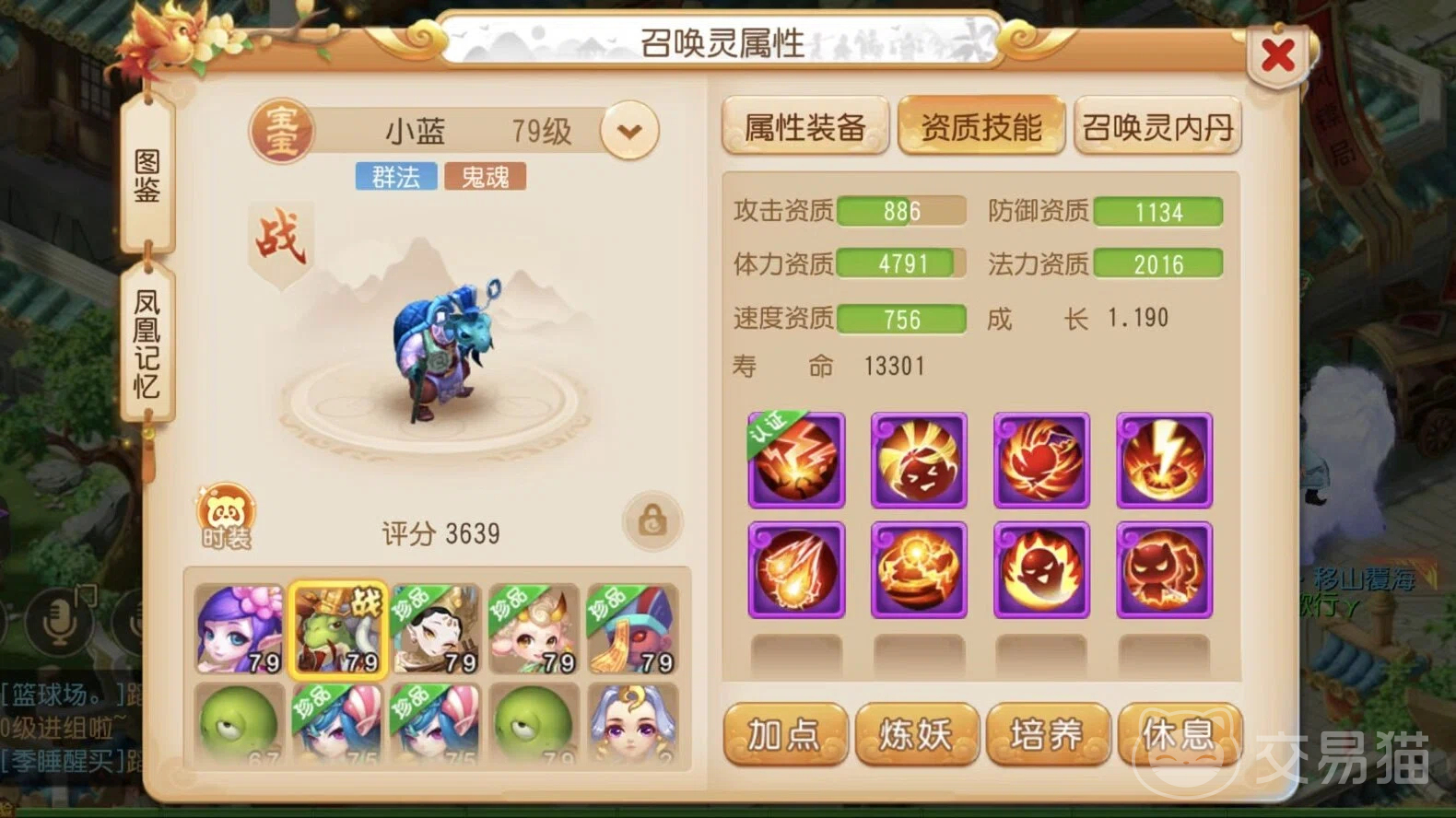Select the flaming skull skill icon
Screen dimensions: 1456x818
coord(1041,568)
